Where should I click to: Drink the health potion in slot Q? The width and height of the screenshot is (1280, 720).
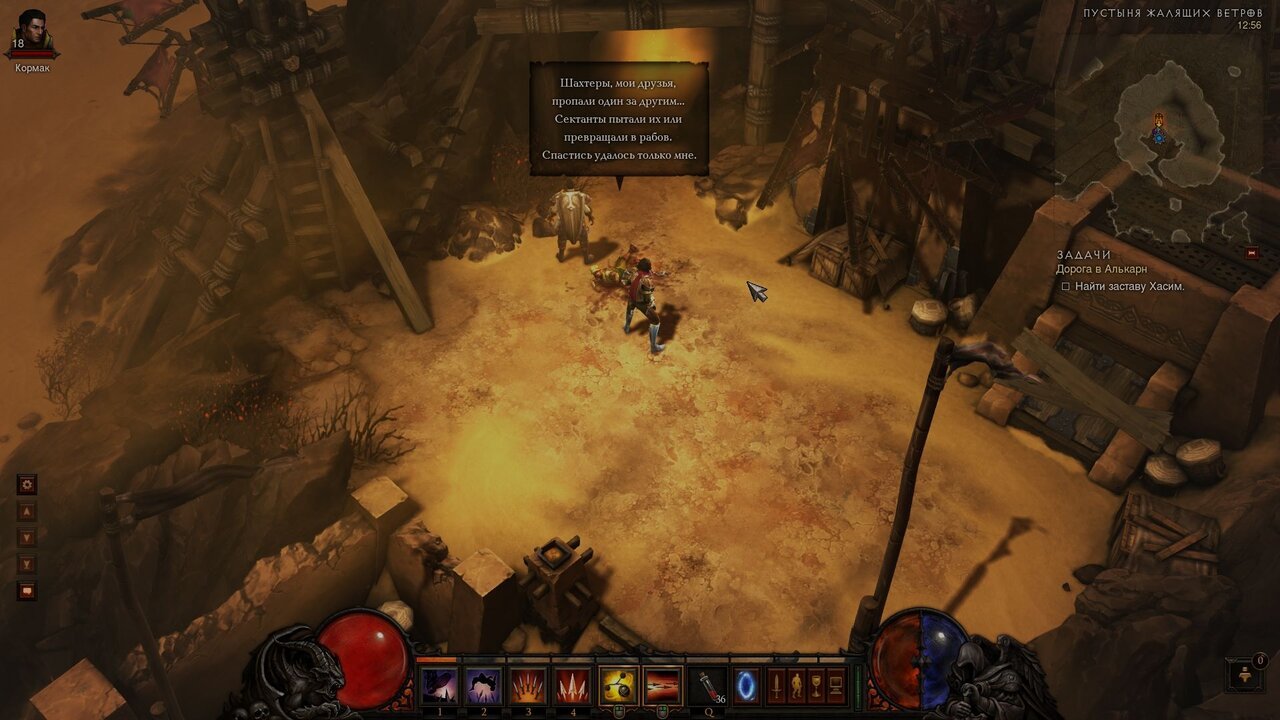click(x=707, y=686)
